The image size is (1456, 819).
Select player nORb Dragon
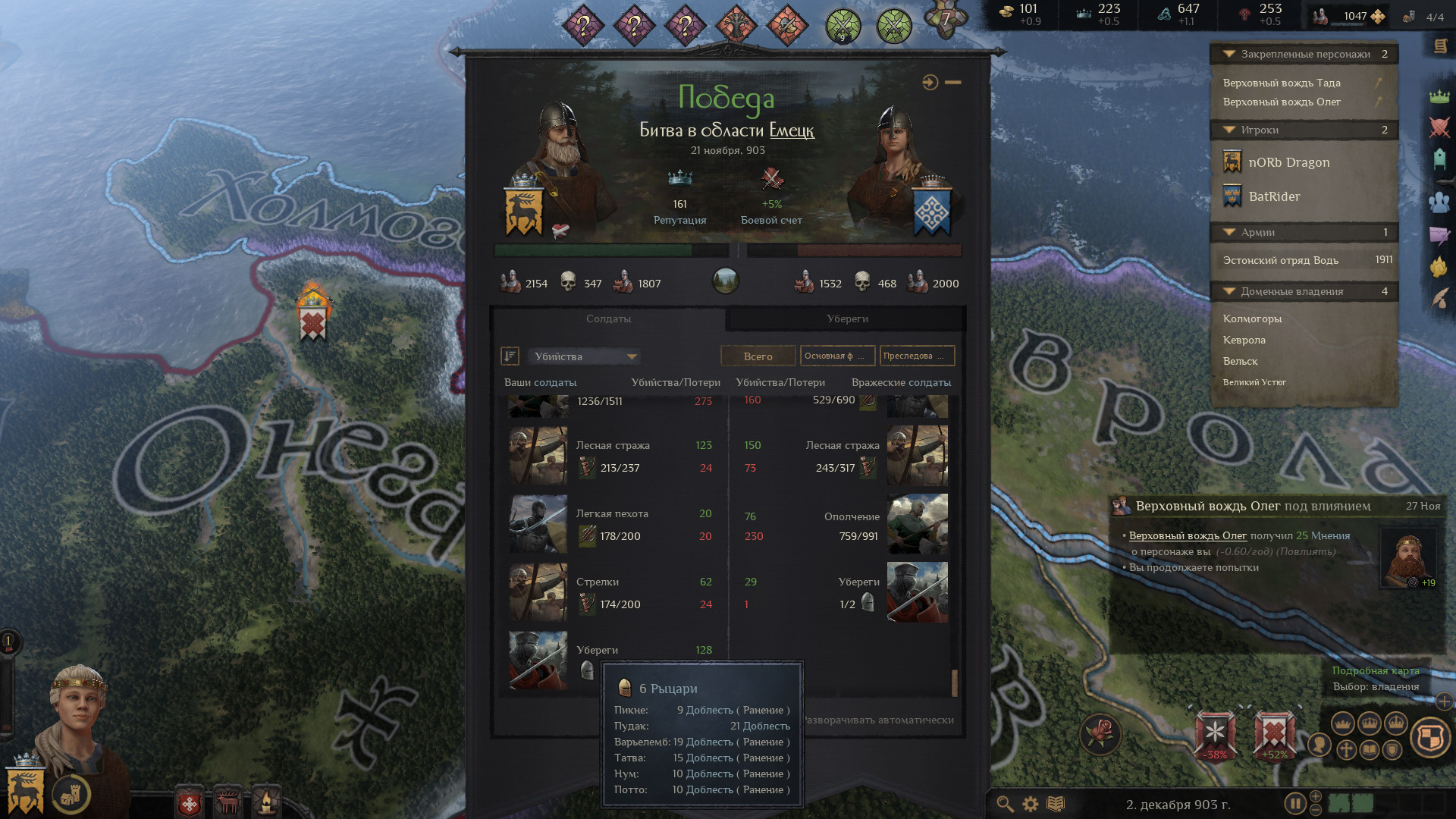pos(1288,162)
